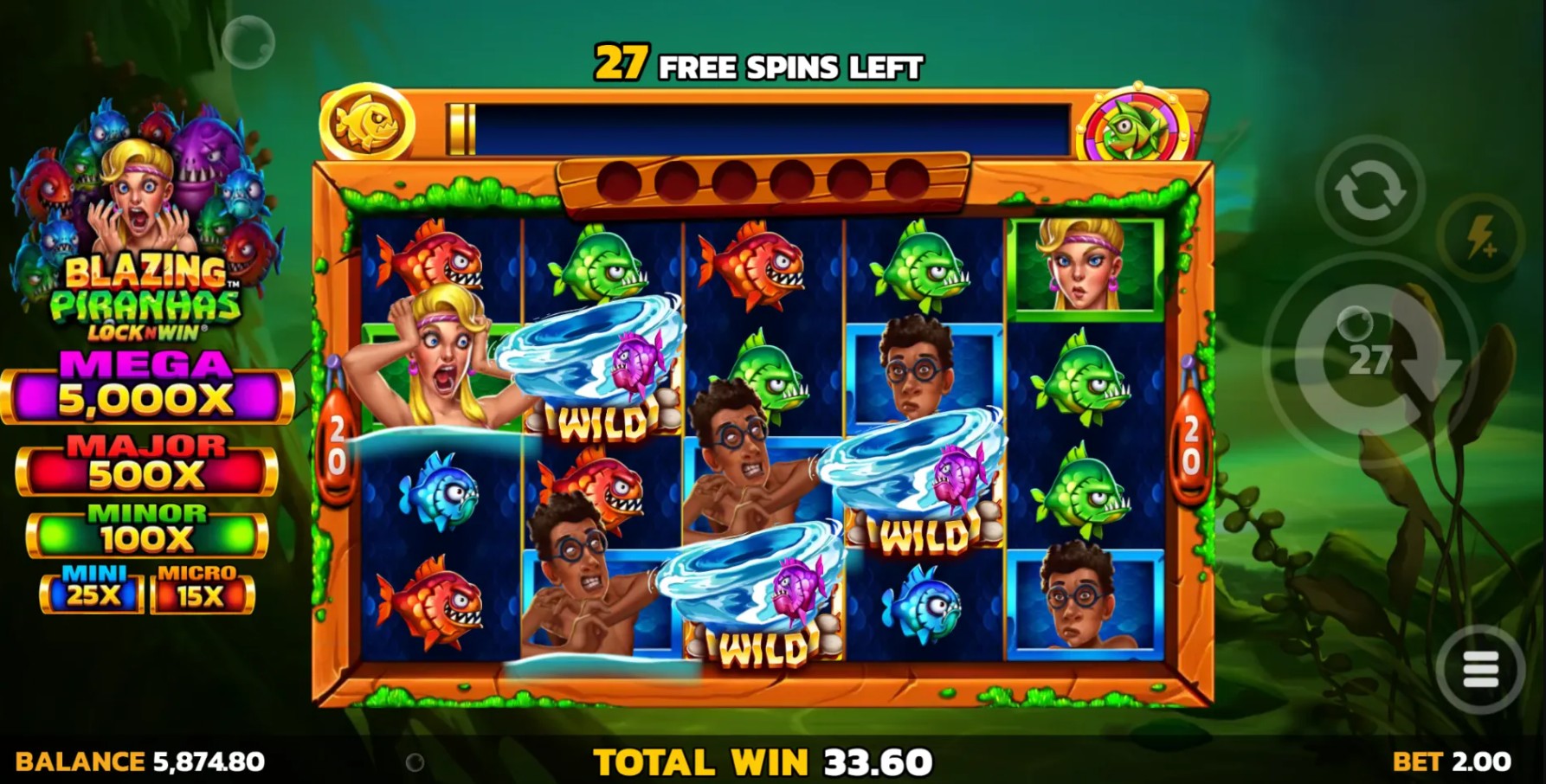Open the autoplay circular arrows button
This screenshot has height=784, width=1546.
click(x=1369, y=190)
